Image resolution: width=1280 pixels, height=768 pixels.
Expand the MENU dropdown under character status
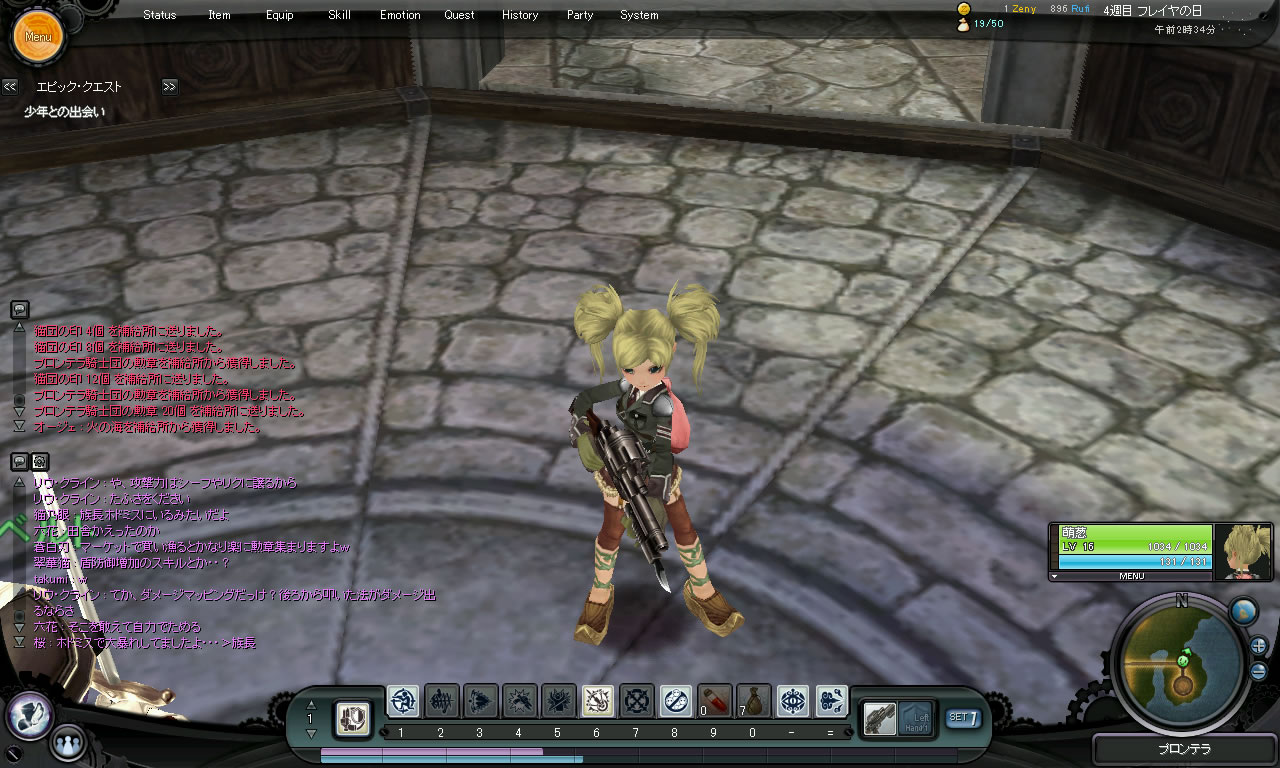pos(1130,576)
